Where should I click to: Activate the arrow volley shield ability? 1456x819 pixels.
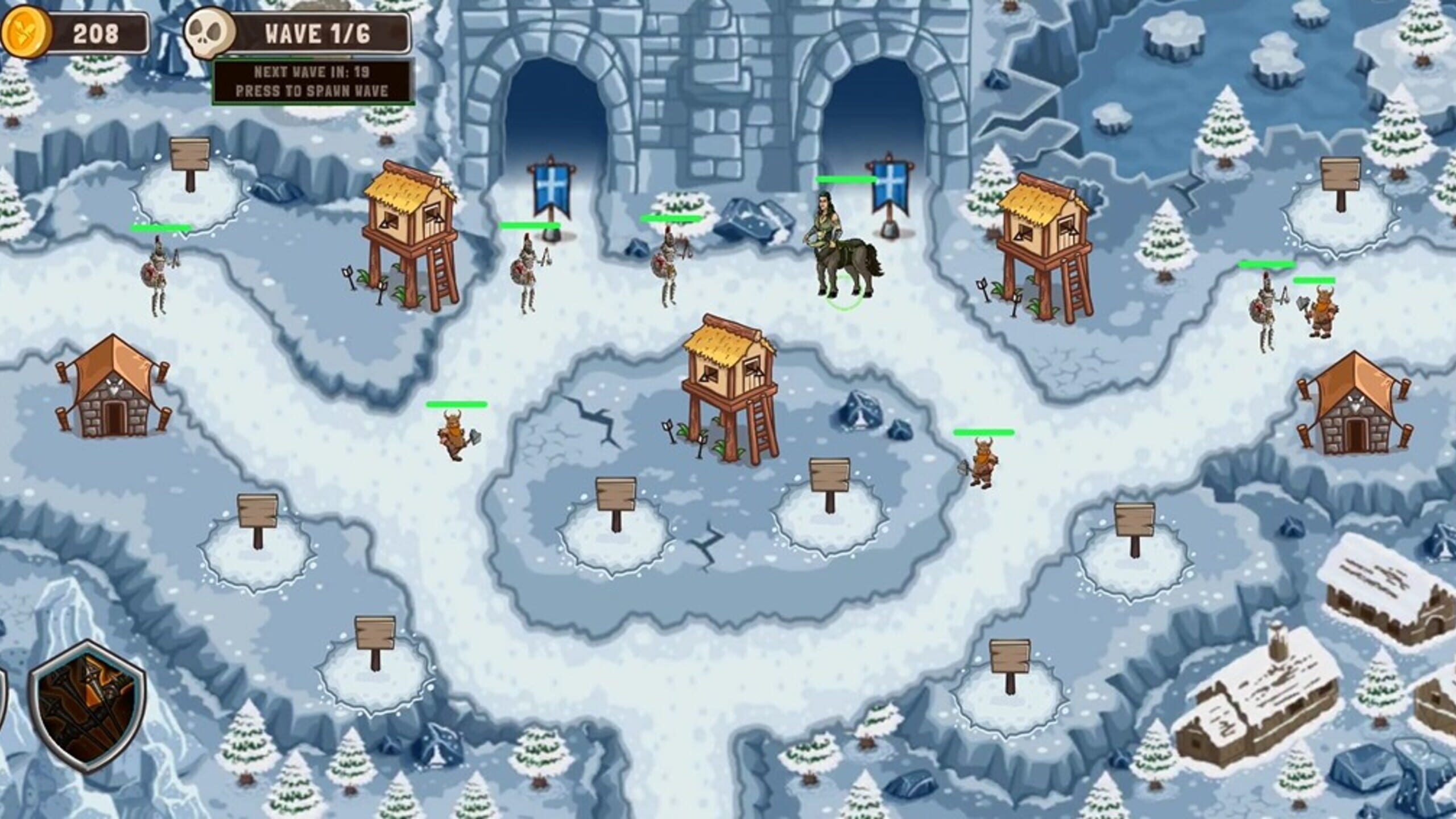(x=88, y=706)
